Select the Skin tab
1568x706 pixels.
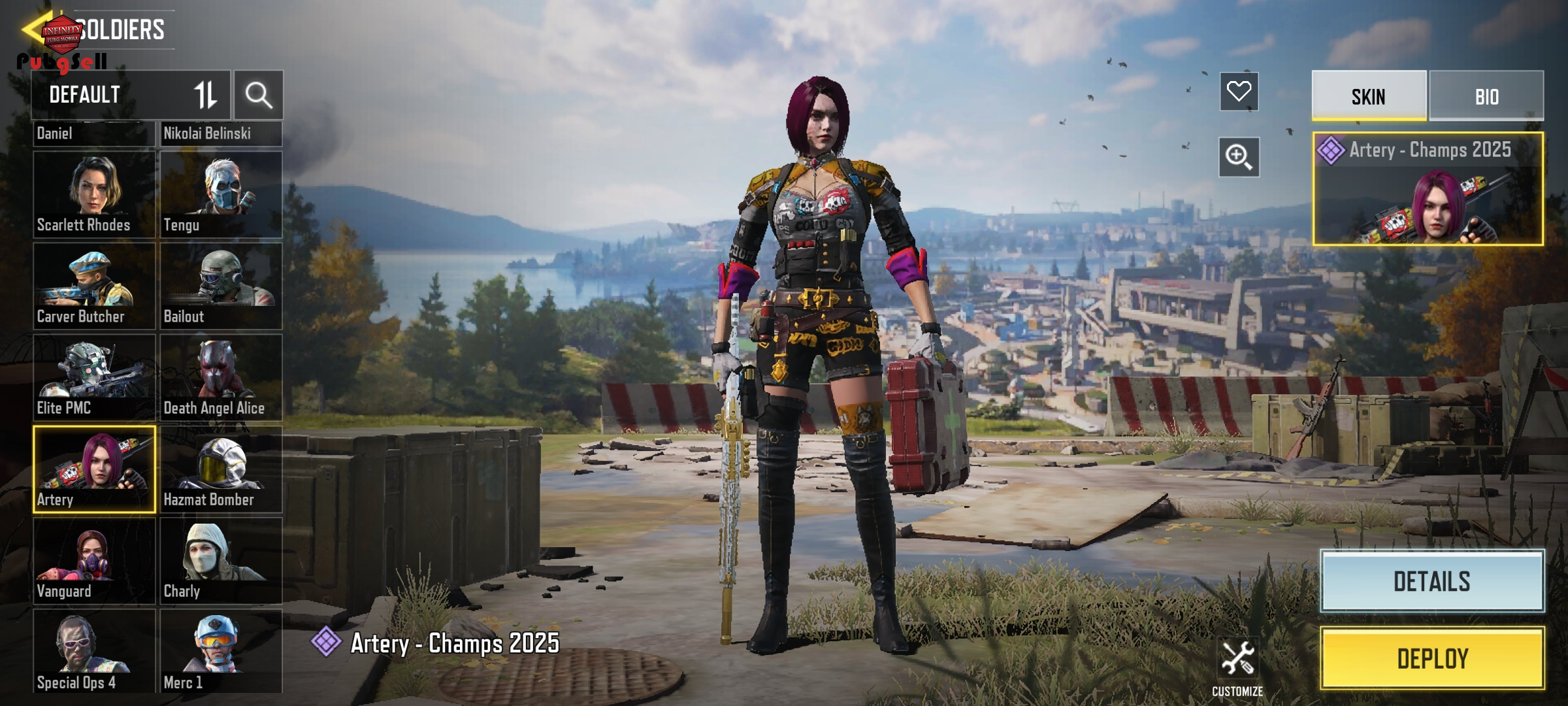coord(1369,96)
